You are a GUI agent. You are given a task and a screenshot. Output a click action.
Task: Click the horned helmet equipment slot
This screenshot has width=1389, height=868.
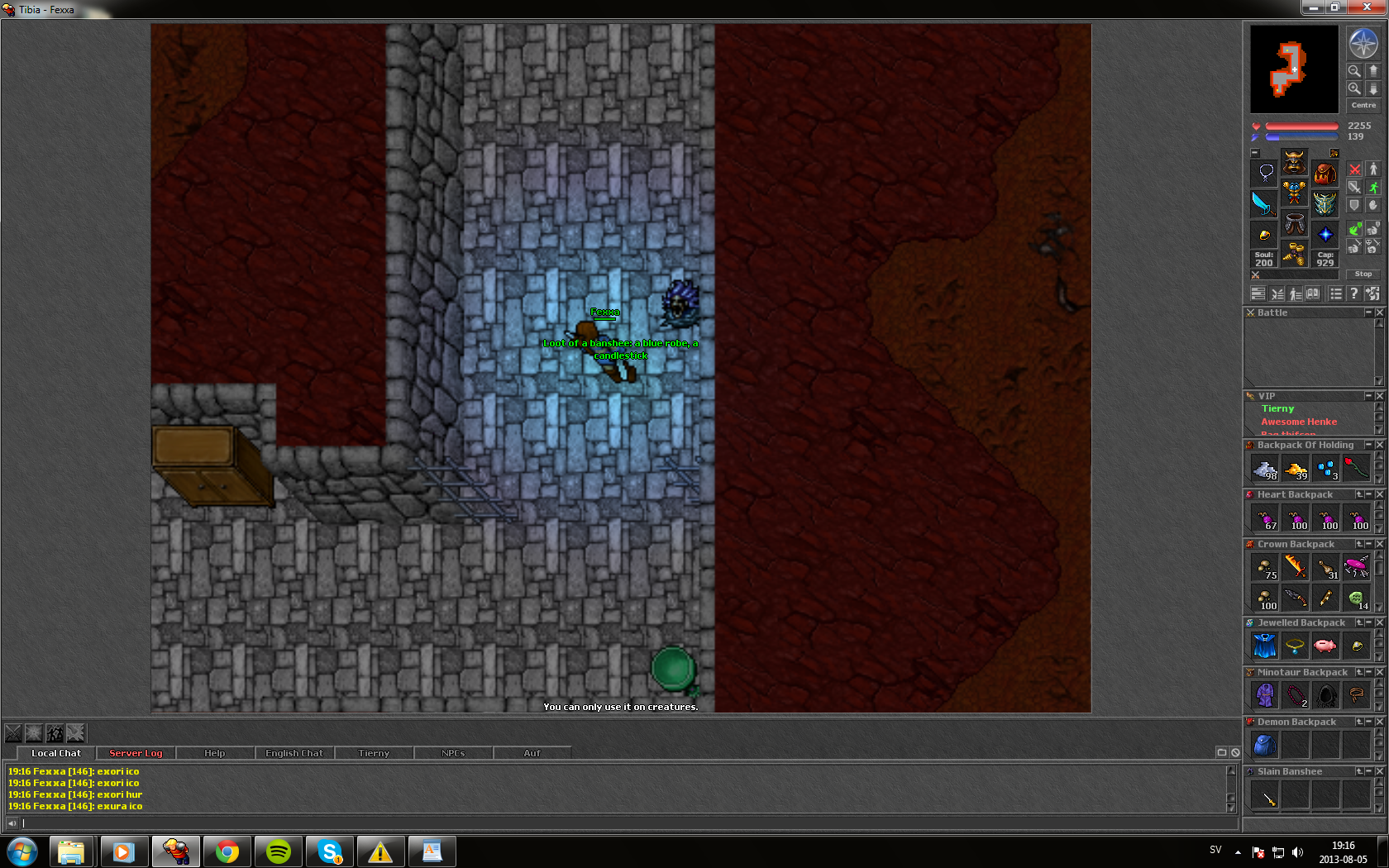pos(1294,162)
